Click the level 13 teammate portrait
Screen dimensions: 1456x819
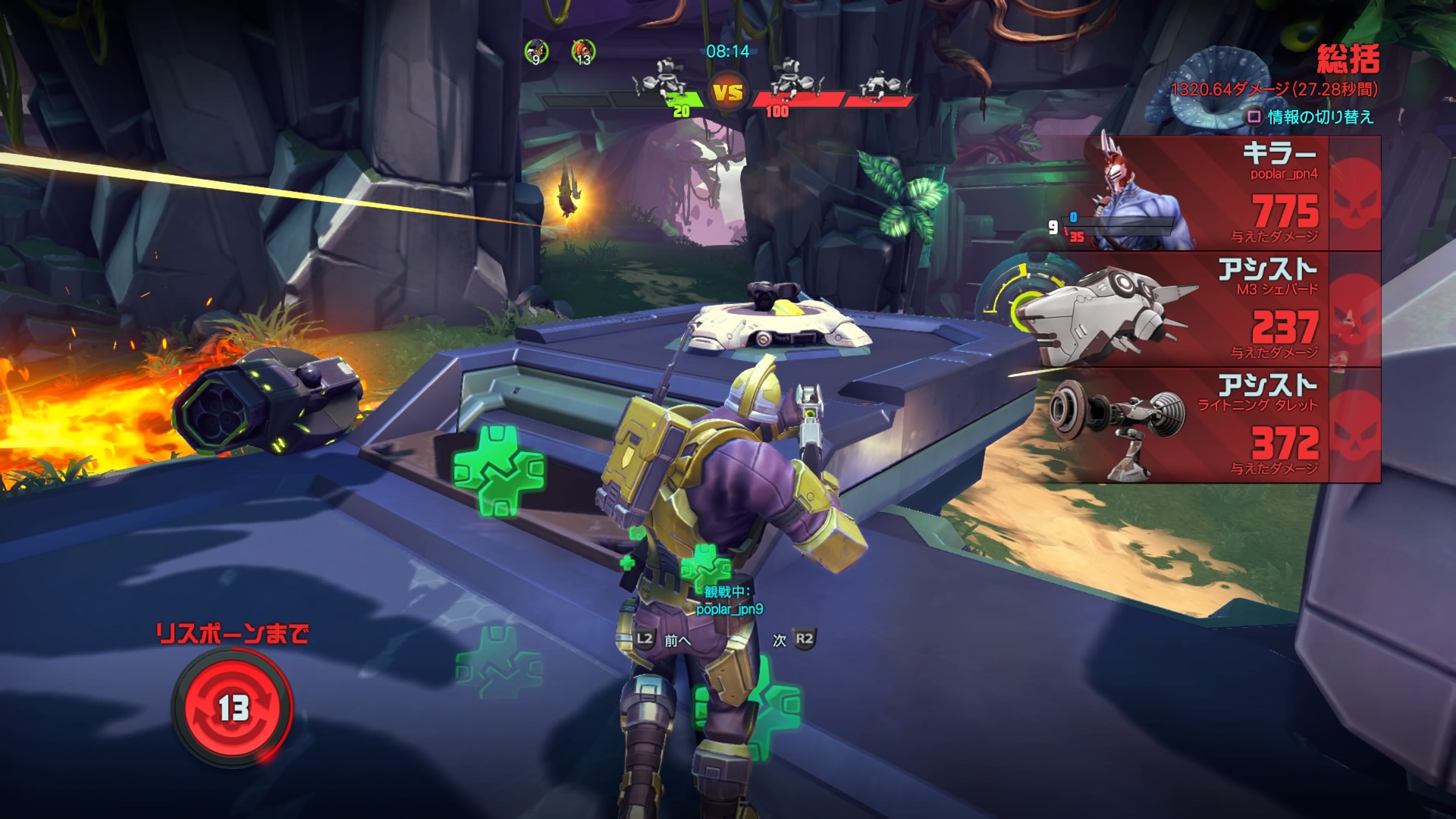(x=582, y=52)
